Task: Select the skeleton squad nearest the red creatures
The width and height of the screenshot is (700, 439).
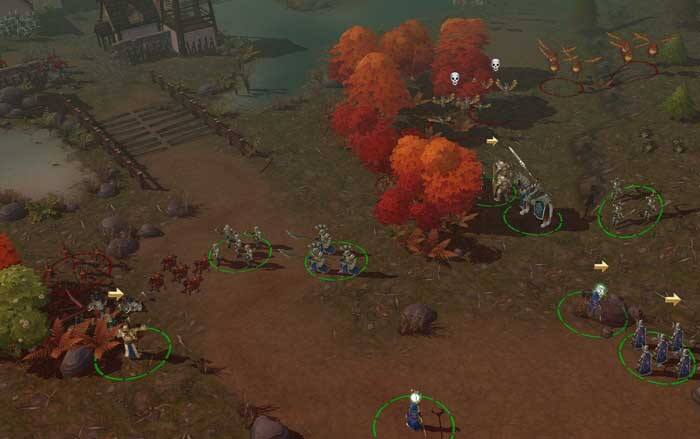Action: click(240, 246)
